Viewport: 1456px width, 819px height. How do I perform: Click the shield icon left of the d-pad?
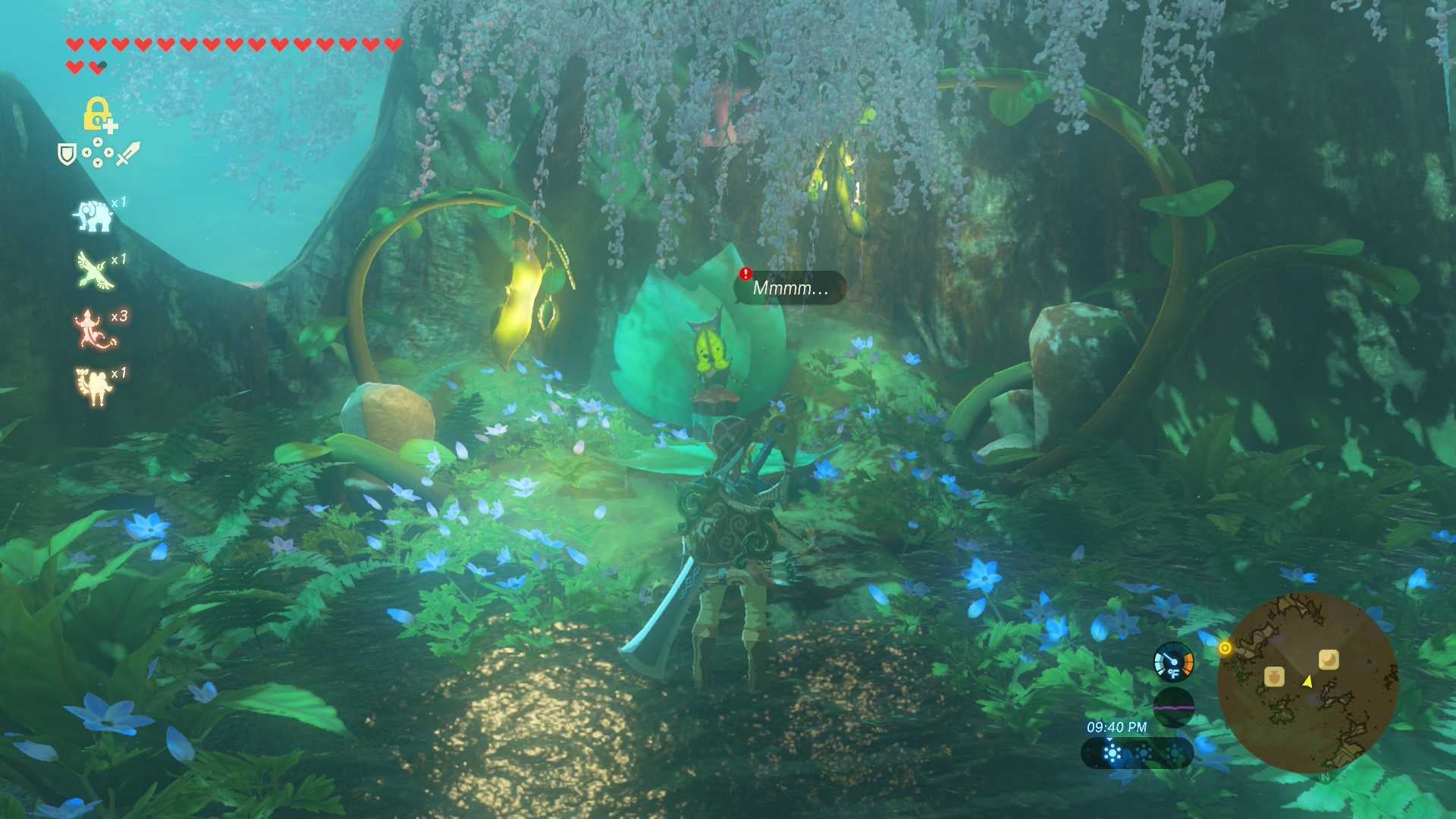click(67, 152)
